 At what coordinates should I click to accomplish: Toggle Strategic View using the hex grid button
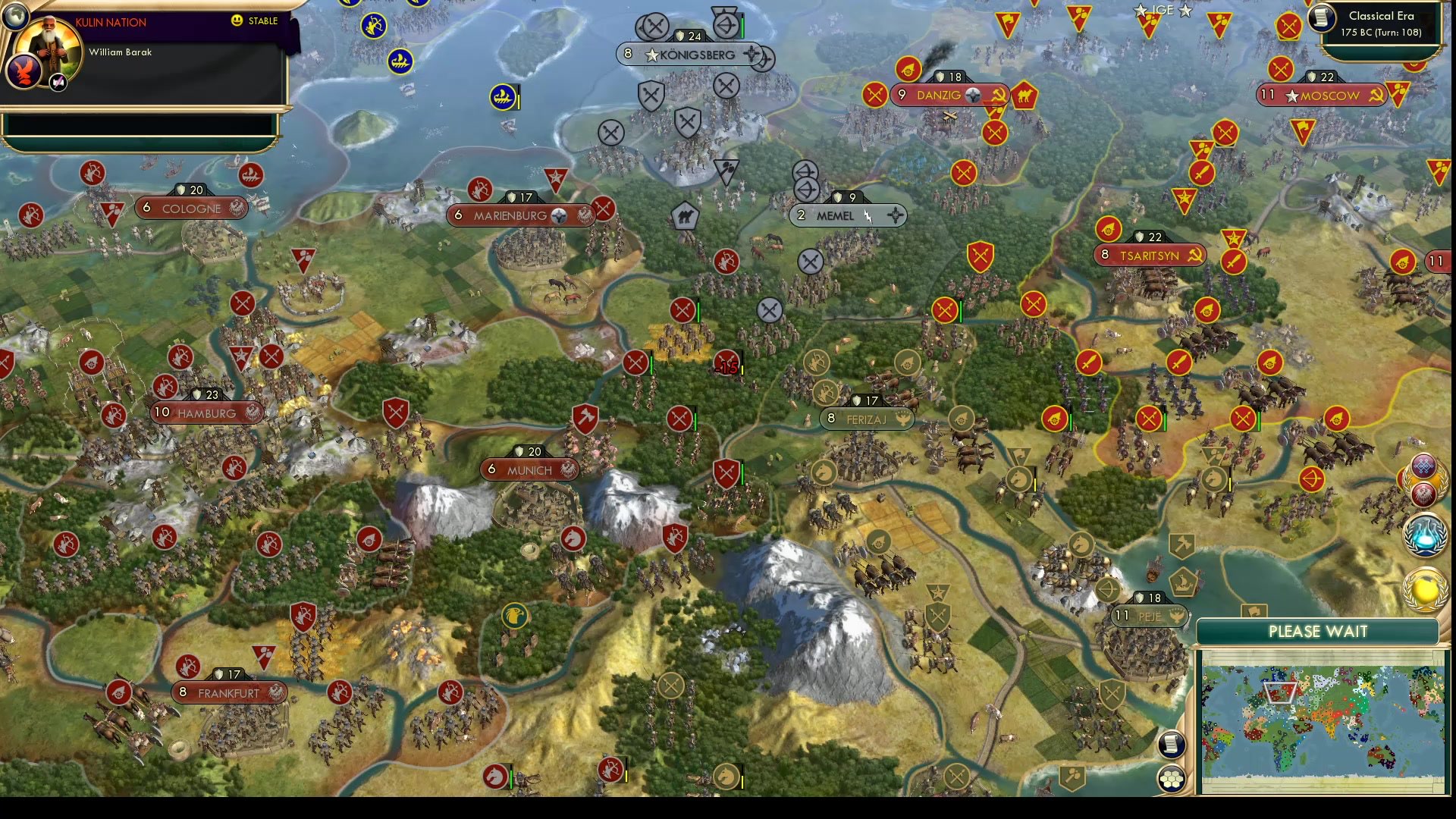(1171, 777)
